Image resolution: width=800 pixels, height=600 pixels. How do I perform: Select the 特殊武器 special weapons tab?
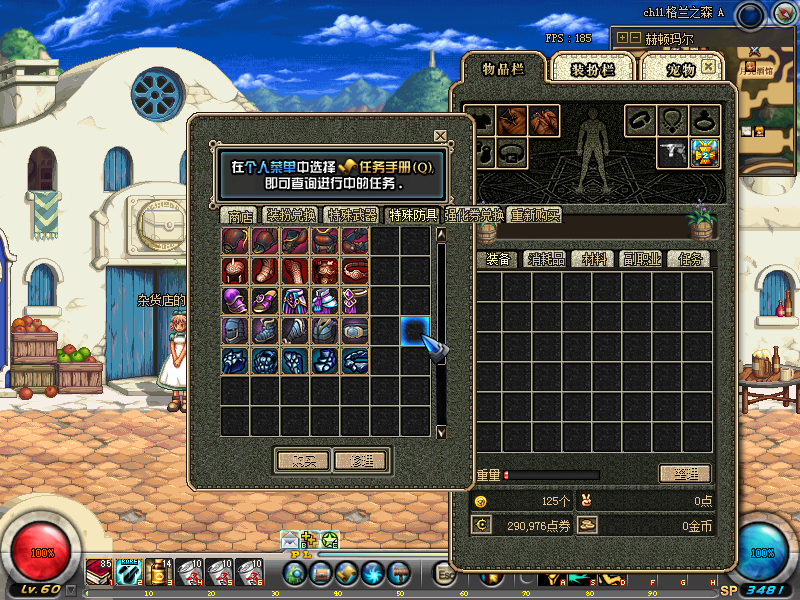(352, 215)
